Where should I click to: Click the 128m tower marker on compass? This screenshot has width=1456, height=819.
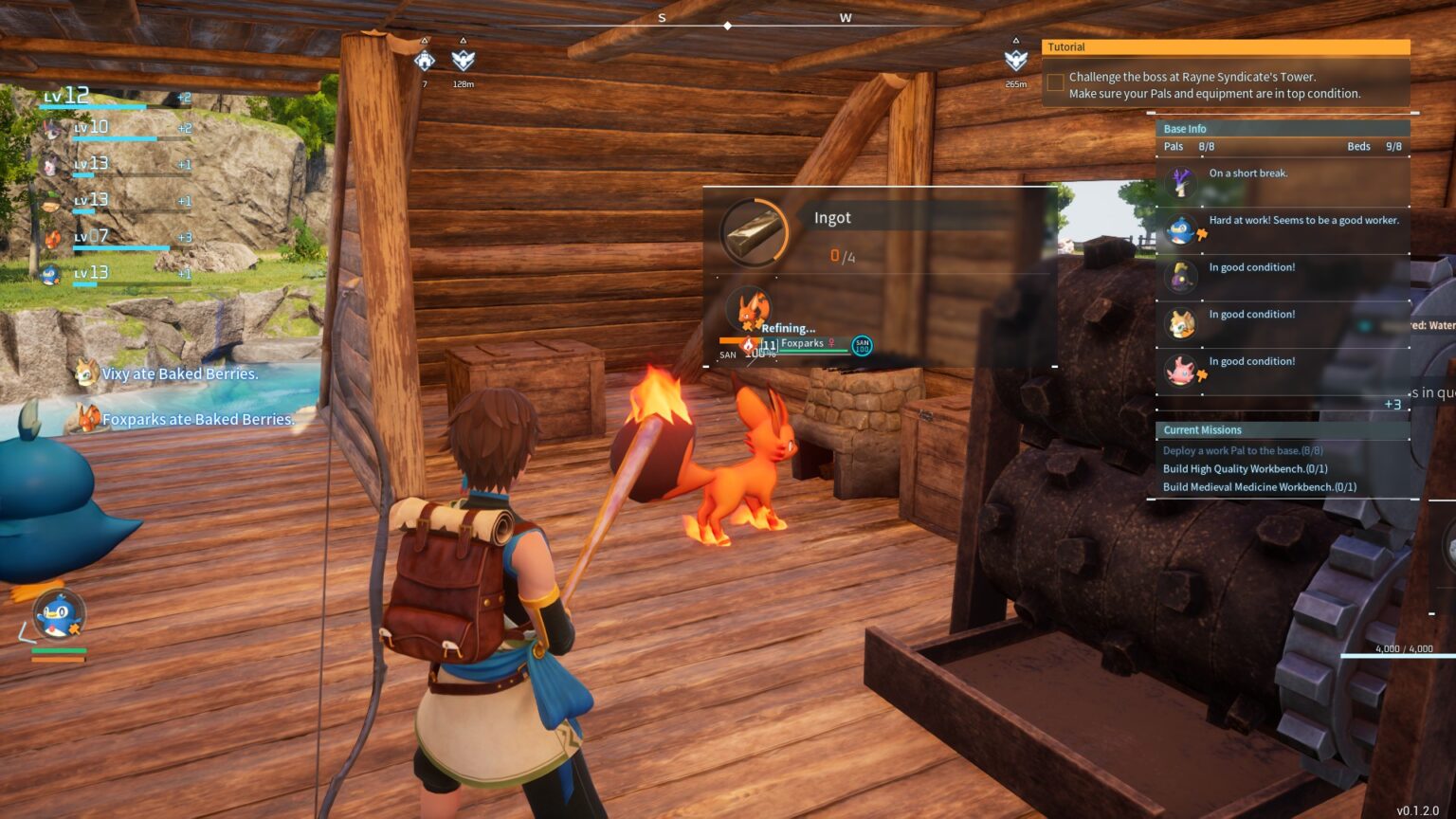point(463,61)
